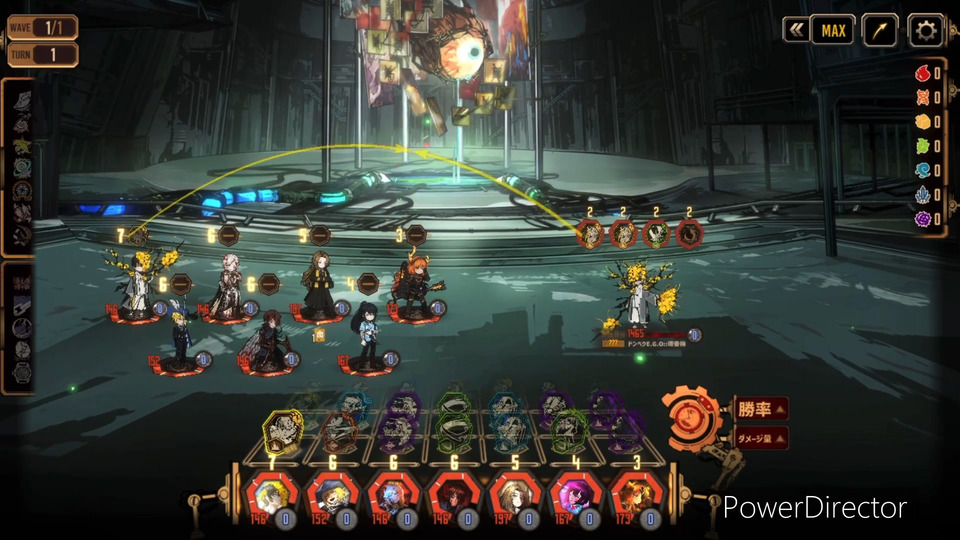Click the green Gluttony resource icon

(923, 146)
